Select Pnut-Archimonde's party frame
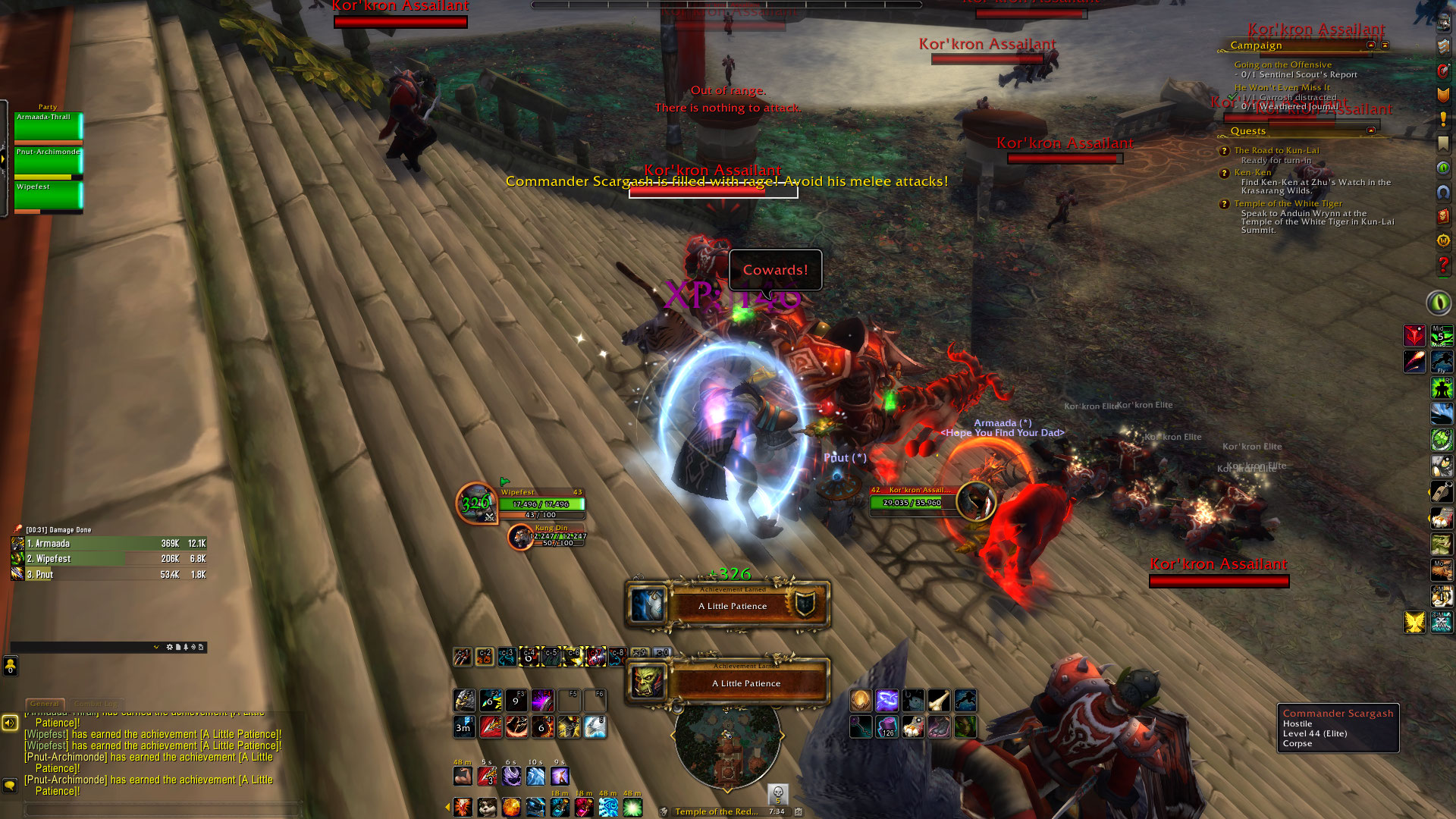1456x819 pixels. click(x=48, y=162)
